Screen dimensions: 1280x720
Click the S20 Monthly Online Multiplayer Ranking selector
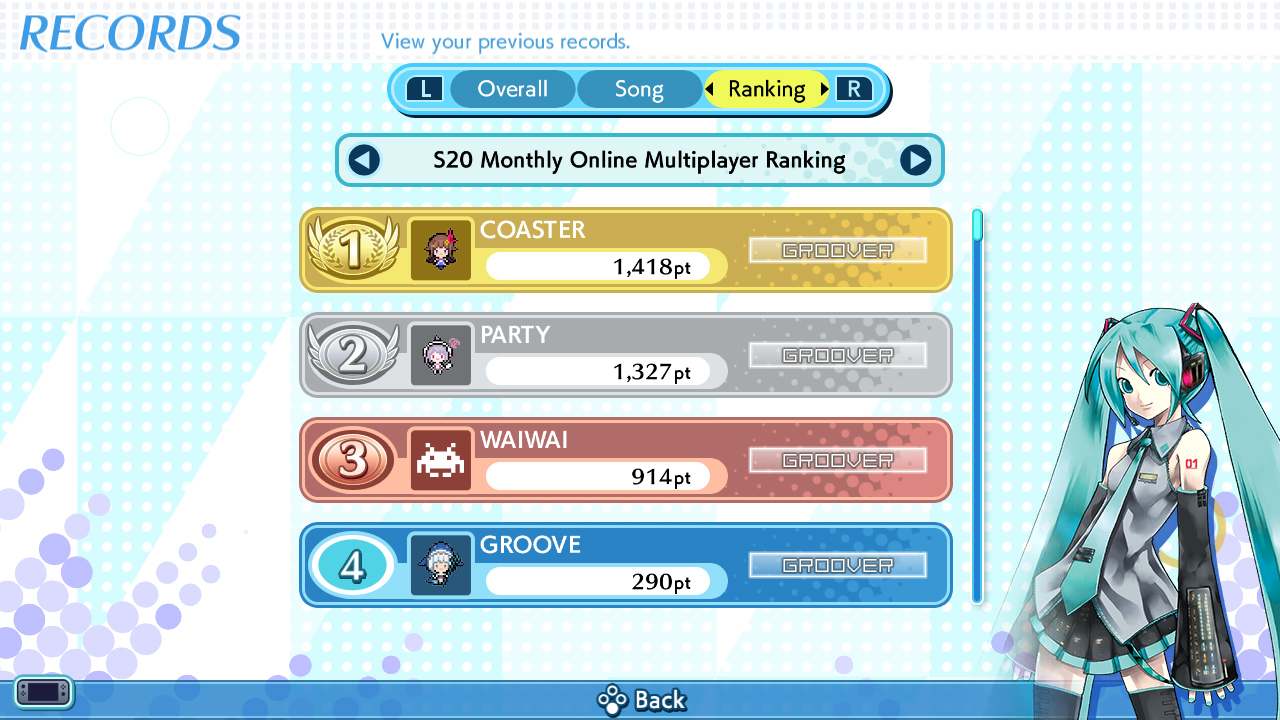(640, 160)
